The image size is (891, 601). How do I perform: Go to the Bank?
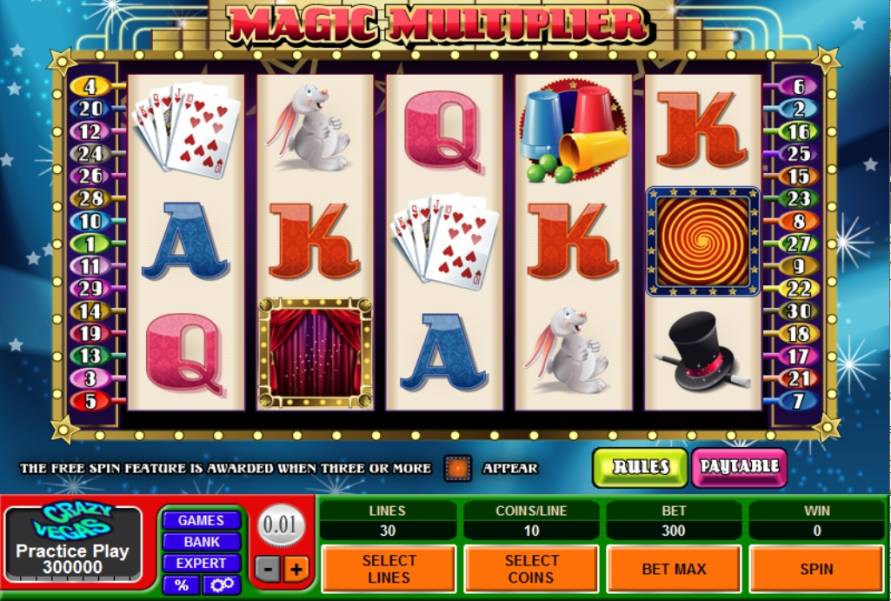click(x=201, y=541)
